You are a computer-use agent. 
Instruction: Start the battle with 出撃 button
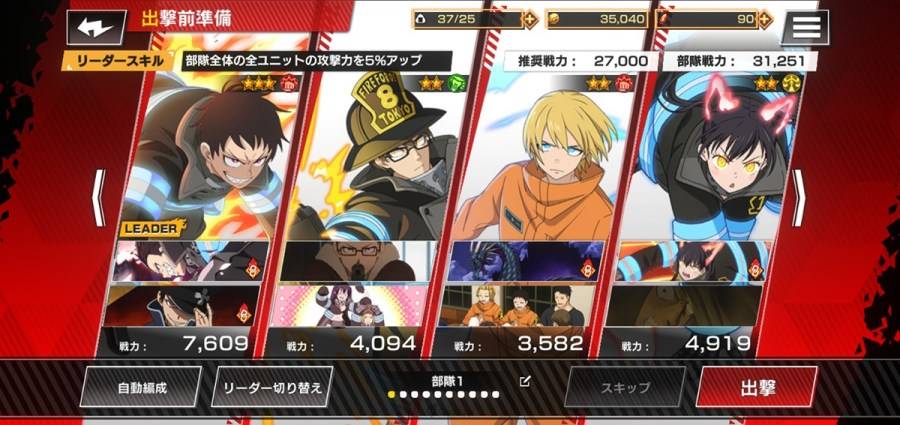pyautogui.click(x=756, y=386)
